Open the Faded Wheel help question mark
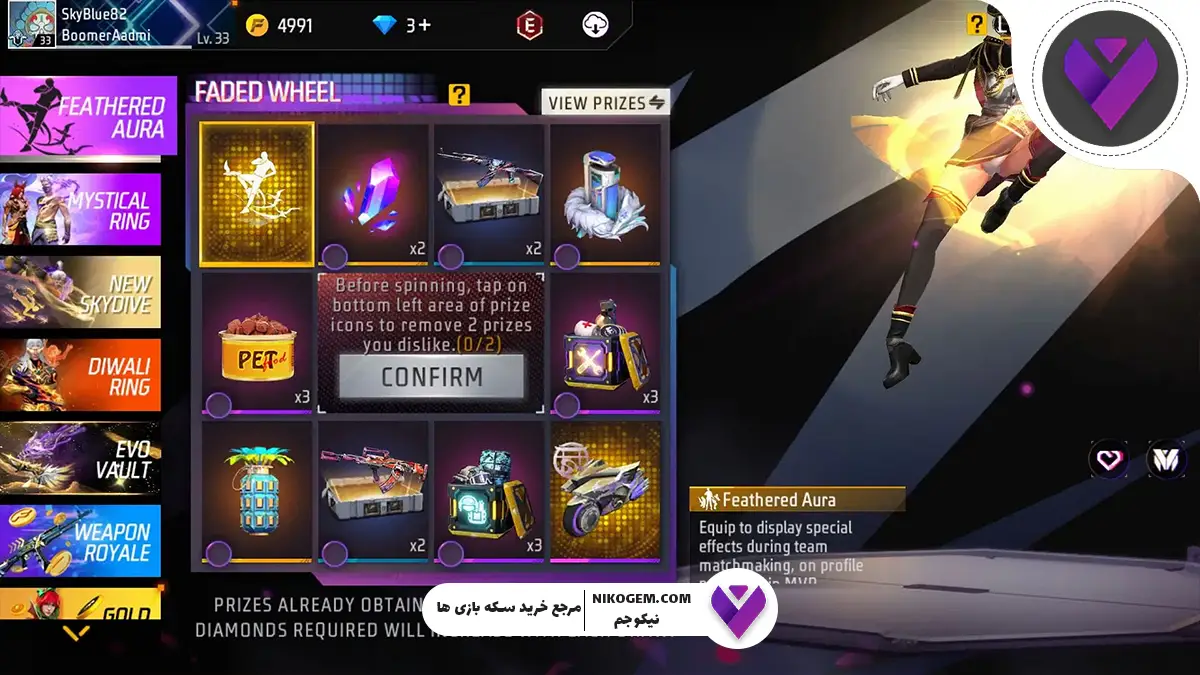The width and height of the screenshot is (1200, 675). click(x=459, y=94)
